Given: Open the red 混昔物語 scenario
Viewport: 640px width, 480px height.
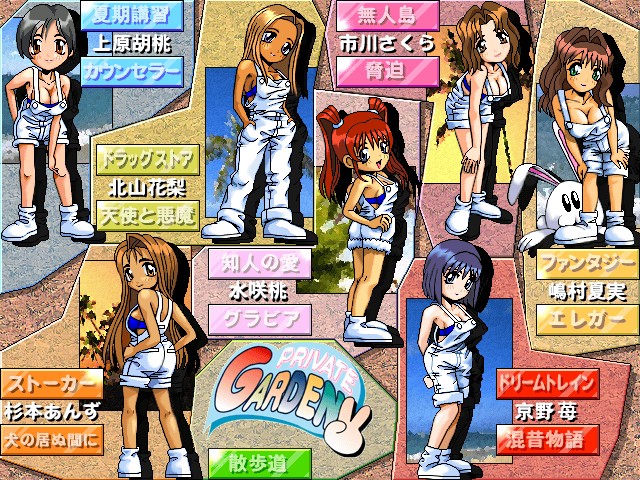Looking at the screenshot, I should (x=546, y=437).
